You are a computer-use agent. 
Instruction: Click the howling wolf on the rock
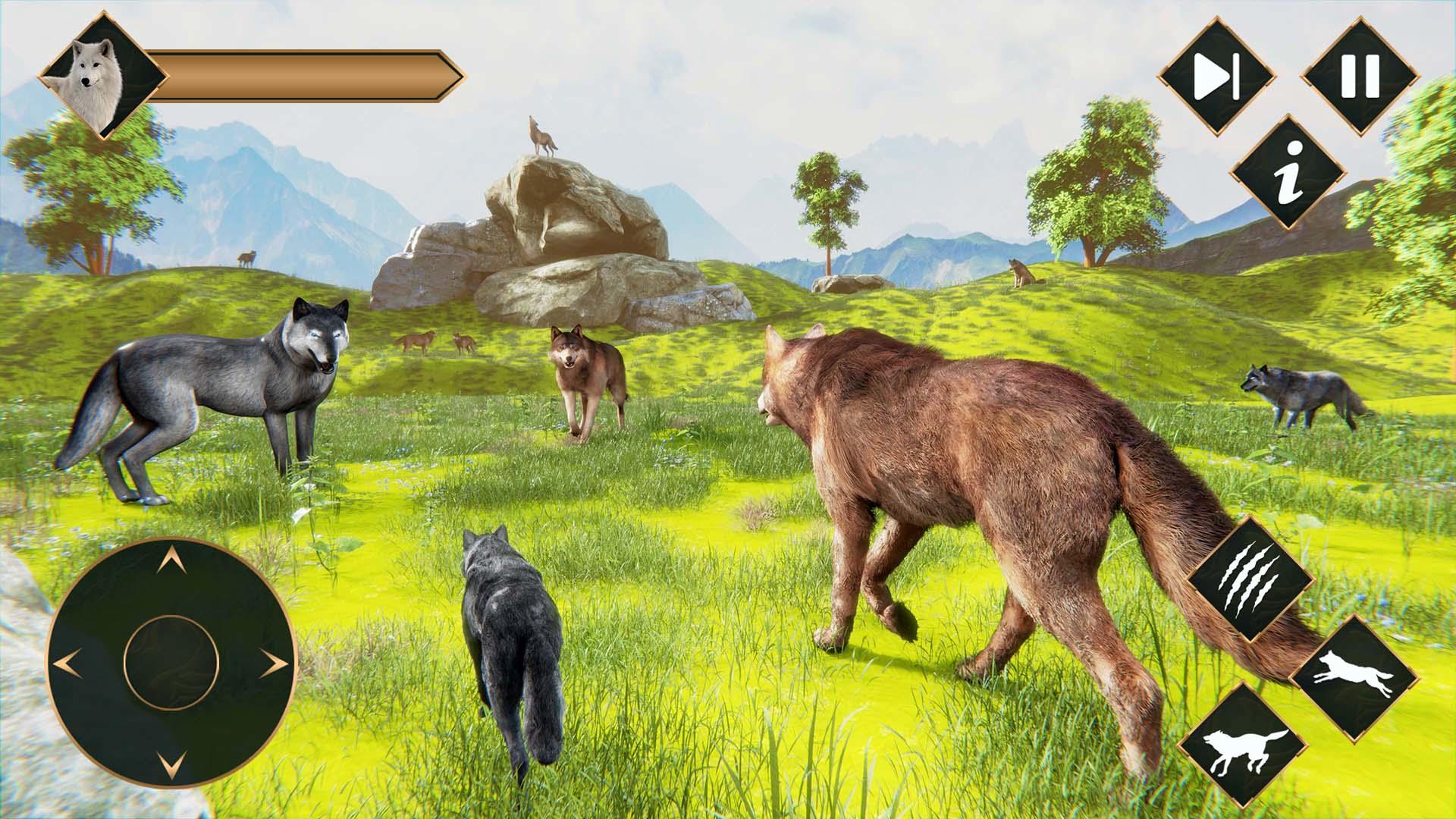pos(543,136)
